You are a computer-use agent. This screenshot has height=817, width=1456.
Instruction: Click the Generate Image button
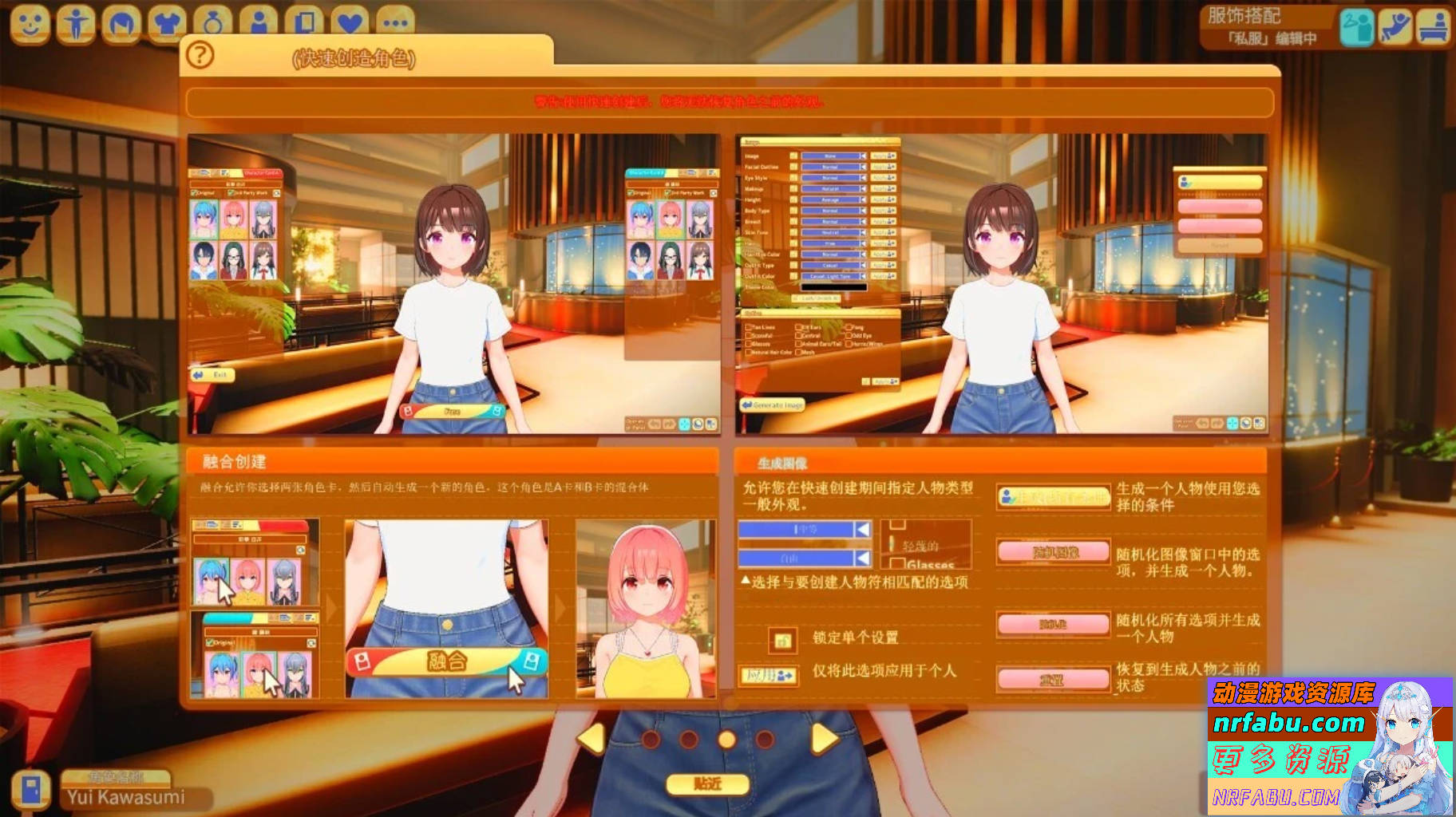[x=771, y=405]
